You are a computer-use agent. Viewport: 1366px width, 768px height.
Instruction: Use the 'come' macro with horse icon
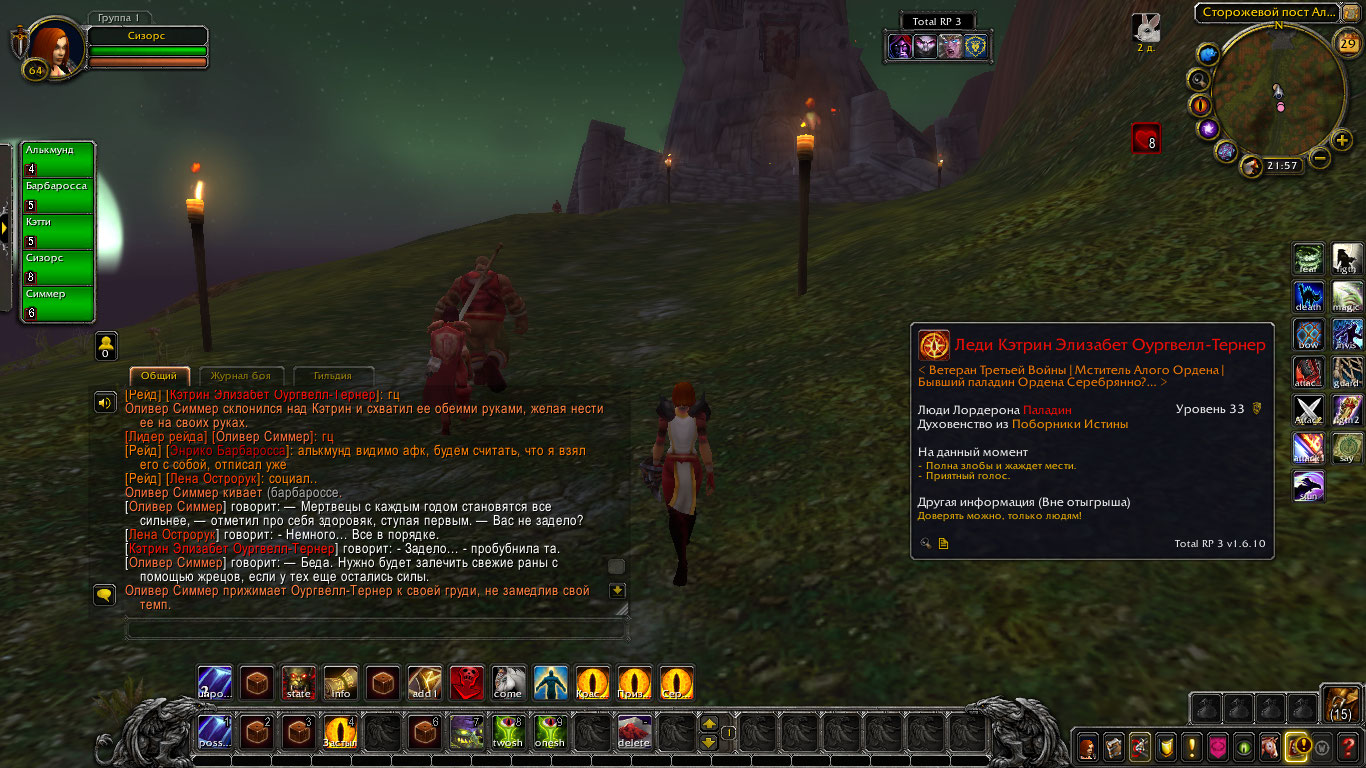(x=508, y=683)
